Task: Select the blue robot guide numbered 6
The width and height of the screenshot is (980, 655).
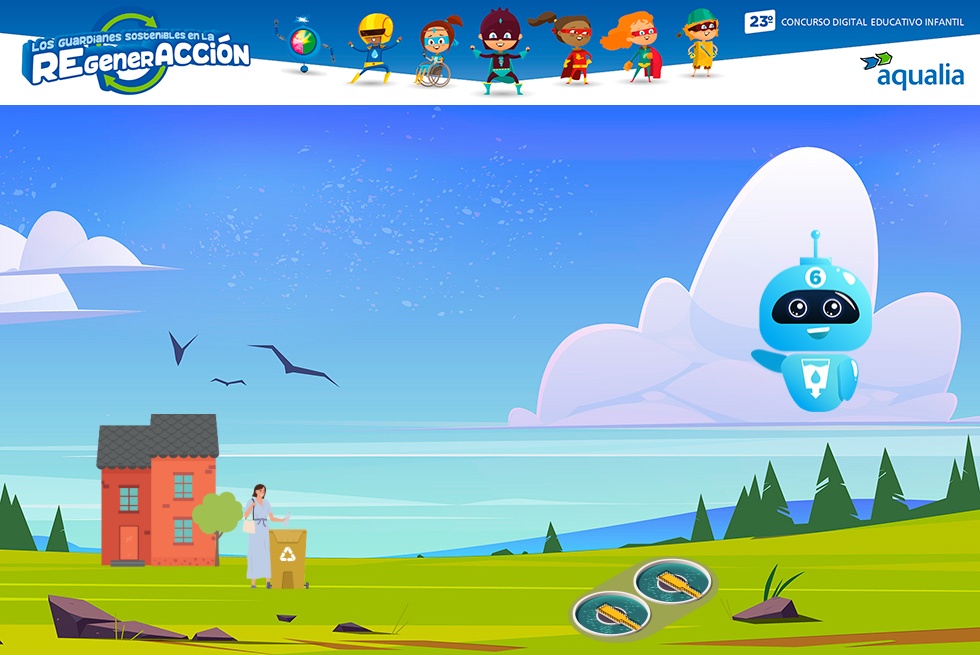Action: (x=808, y=325)
